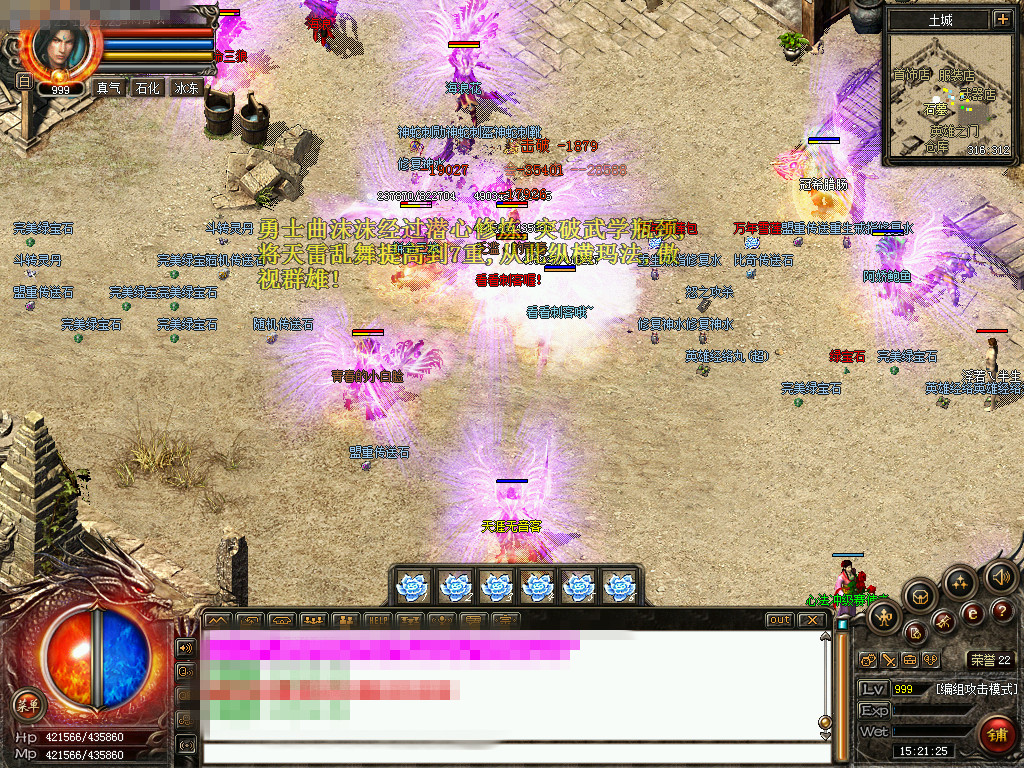Click the Lv button
Image resolution: width=1024 pixels, height=768 pixels.
click(873, 689)
